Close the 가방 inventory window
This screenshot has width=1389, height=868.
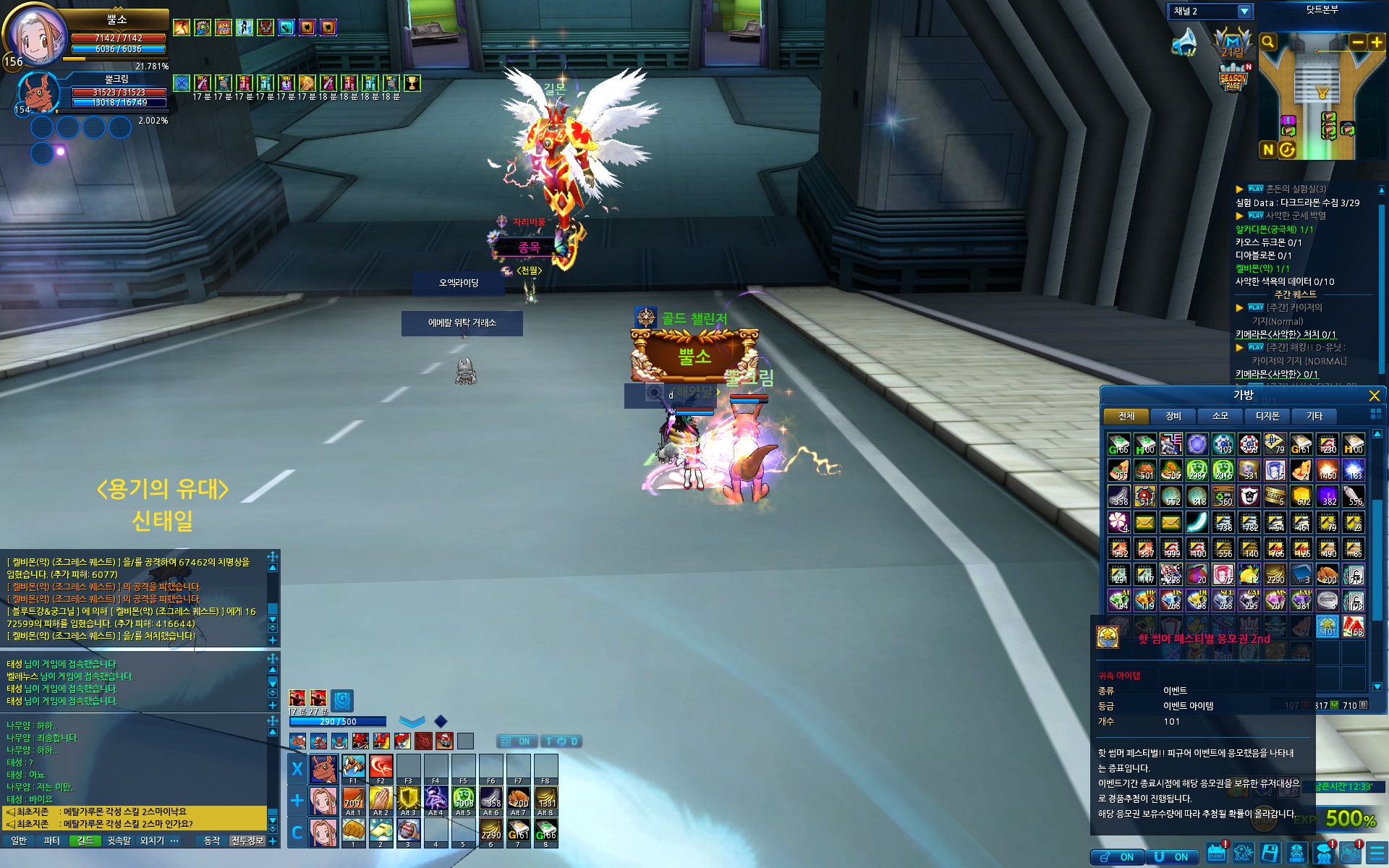point(1374,396)
